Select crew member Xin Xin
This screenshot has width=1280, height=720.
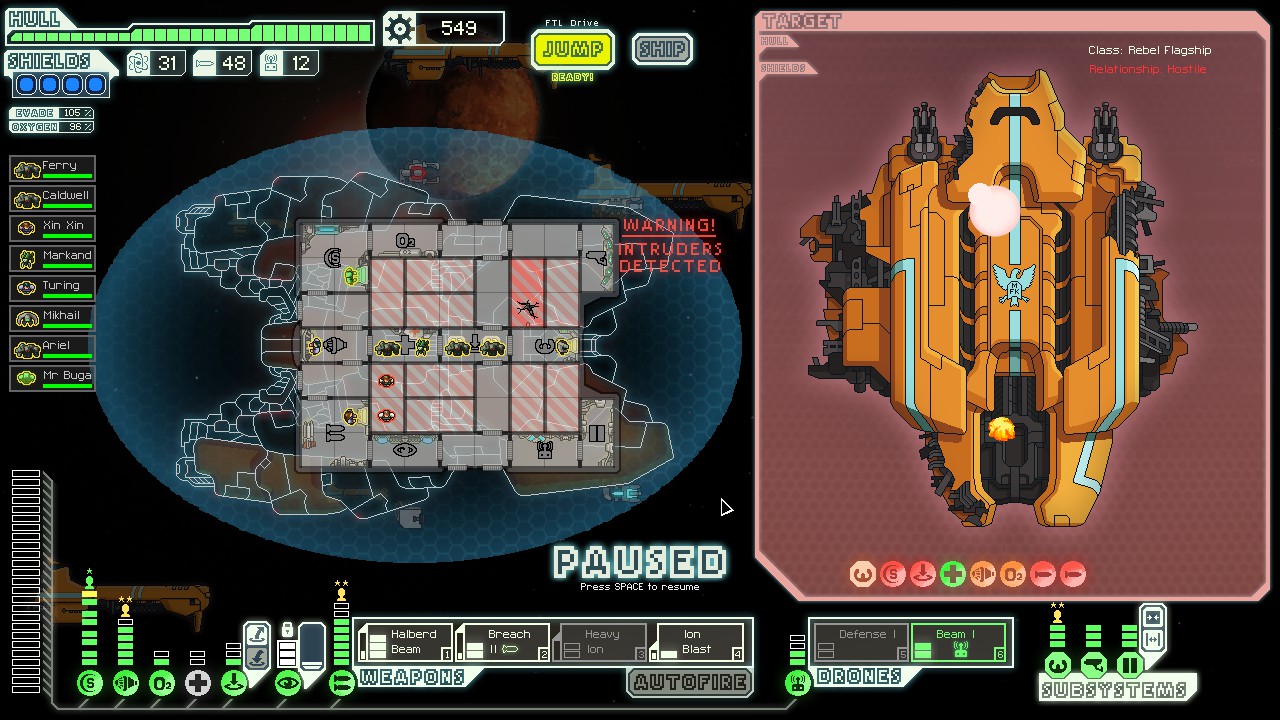(53, 228)
